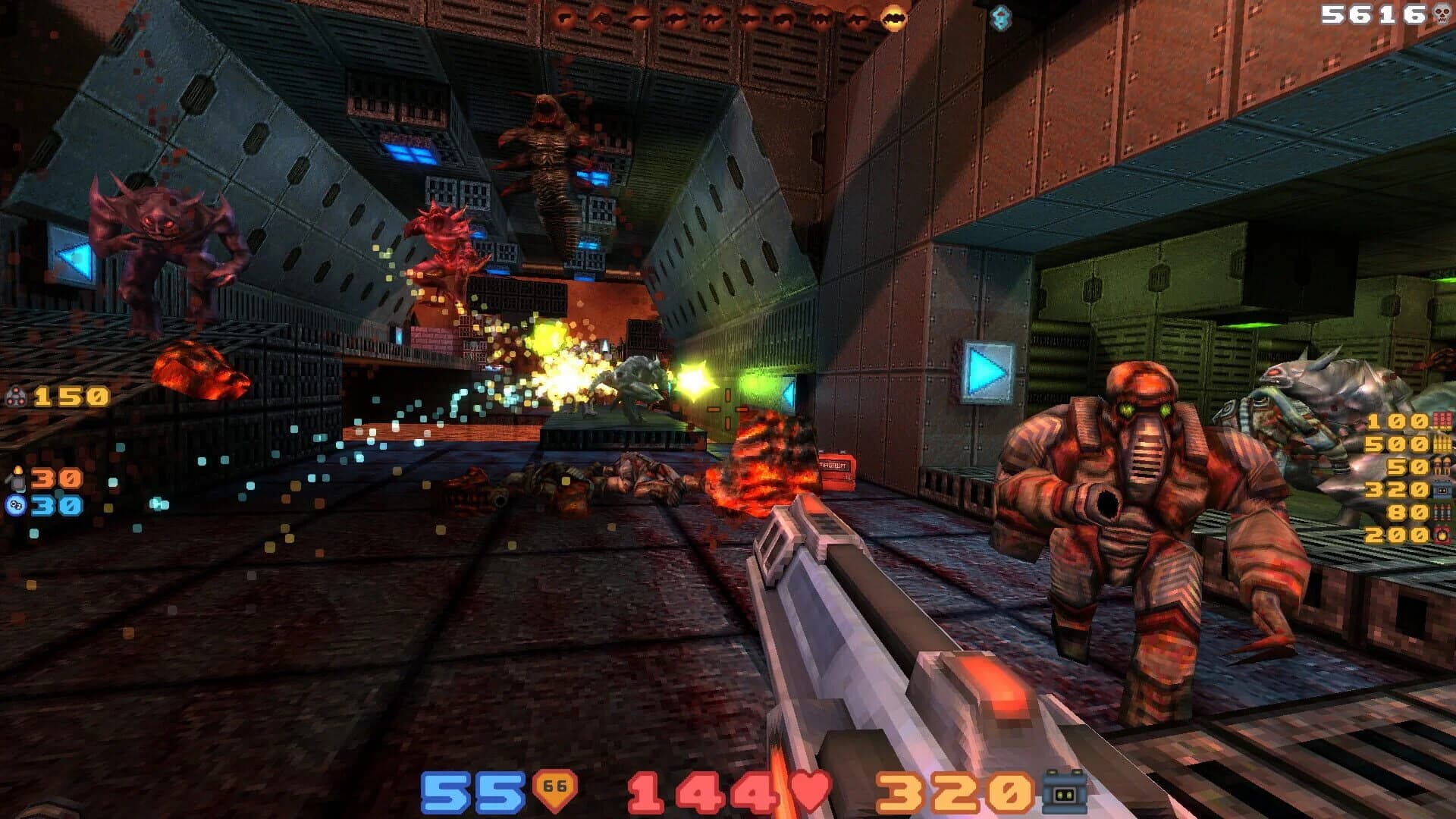Click the flamethrower fuel icon beside the orange 30
This screenshot has width=1456, height=819.
pos(19,479)
